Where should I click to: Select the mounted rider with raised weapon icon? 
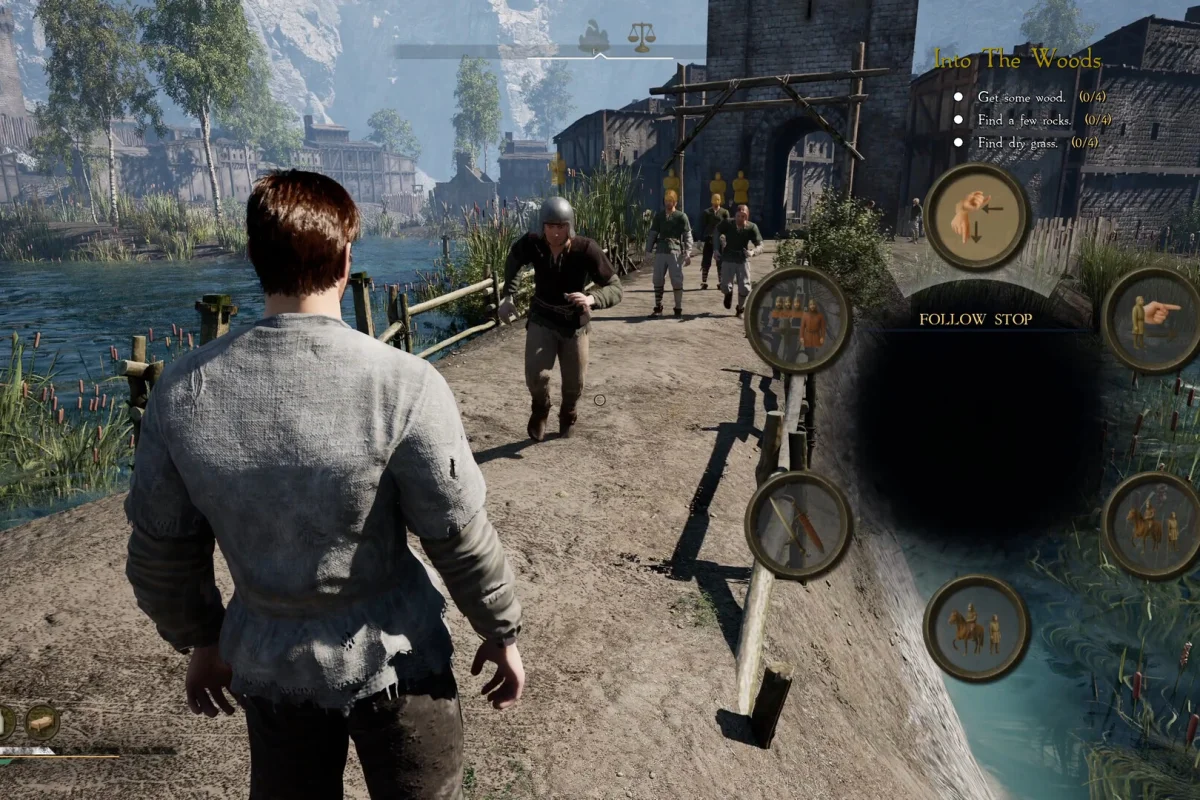(1153, 524)
